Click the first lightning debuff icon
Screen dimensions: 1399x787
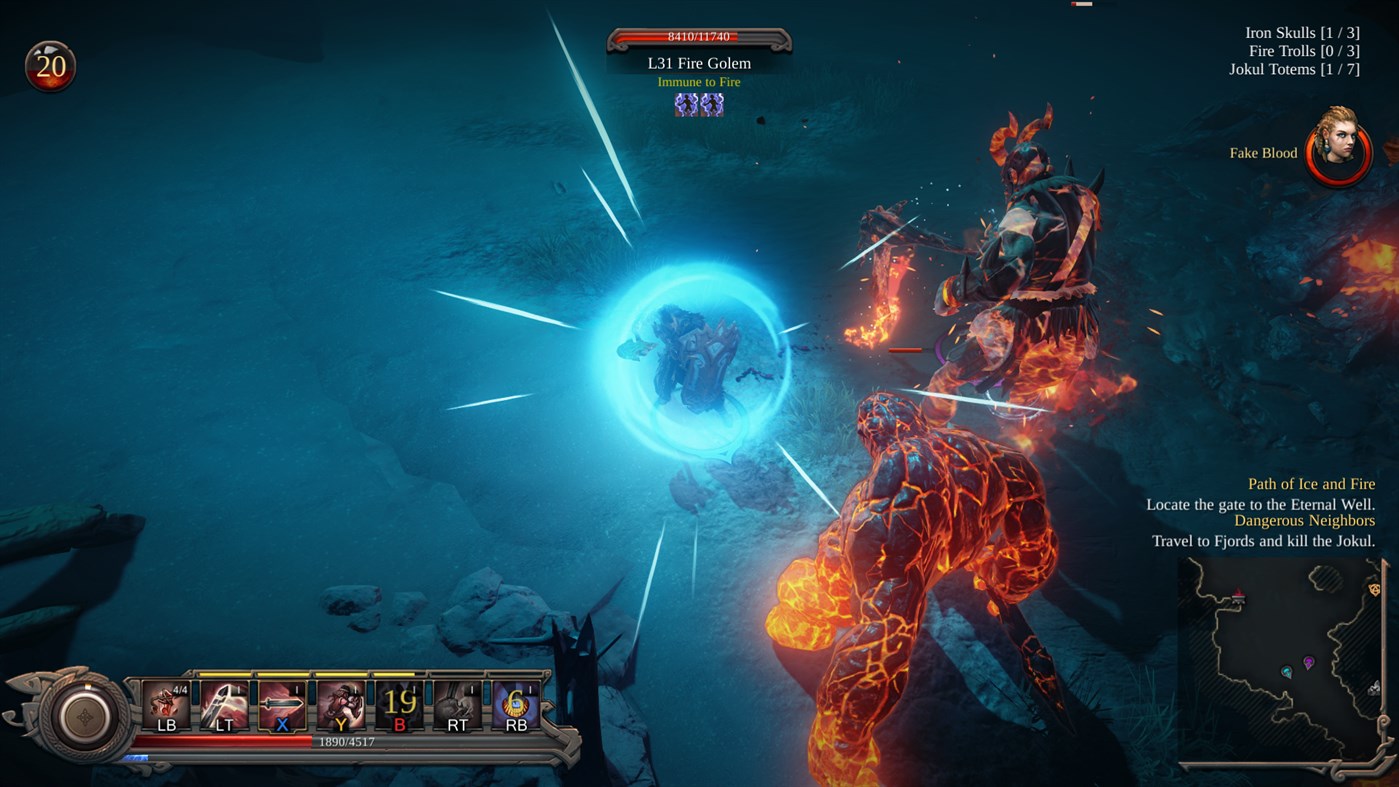pos(686,105)
